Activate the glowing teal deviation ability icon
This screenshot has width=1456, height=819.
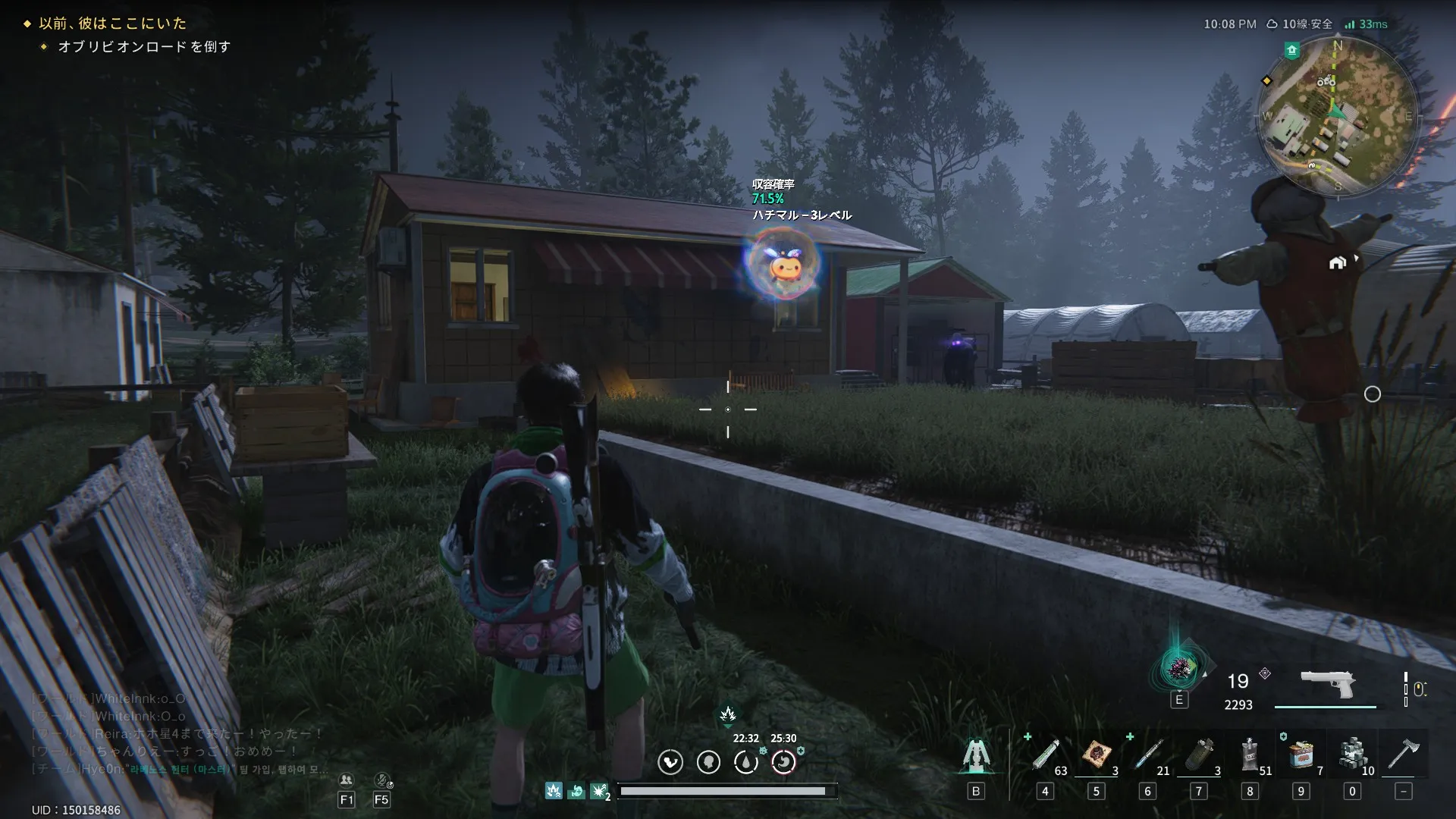click(x=1179, y=668)
